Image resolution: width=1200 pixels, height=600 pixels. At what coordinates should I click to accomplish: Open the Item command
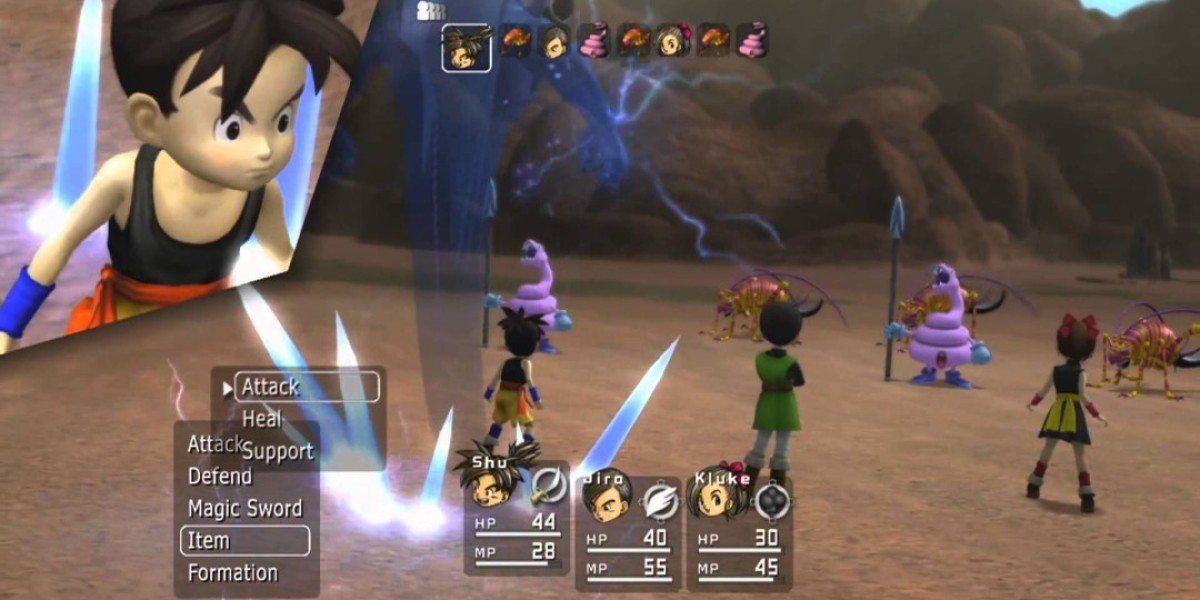(x=244, y=541)
